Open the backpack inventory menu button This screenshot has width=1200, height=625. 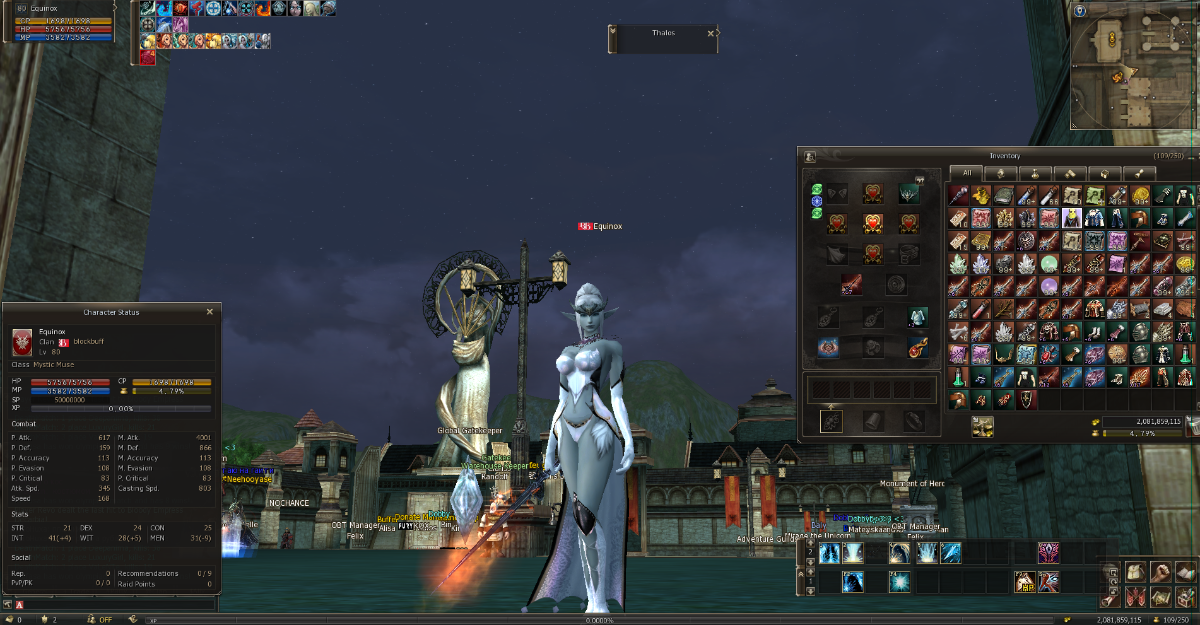[x=1135, y=572]
